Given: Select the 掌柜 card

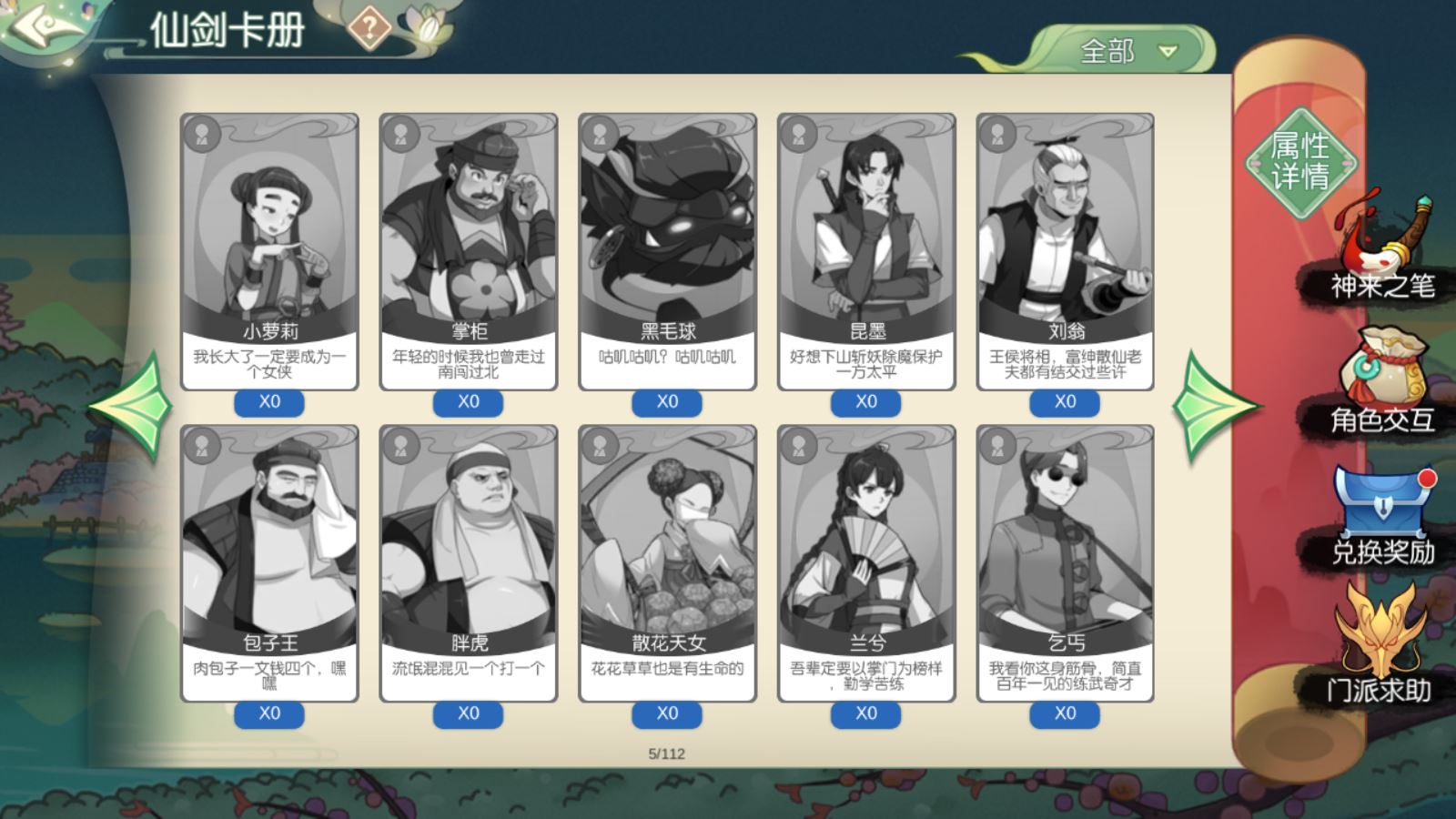Looking at the screenshot, I should pyautogui.click(x=469, y=251).
